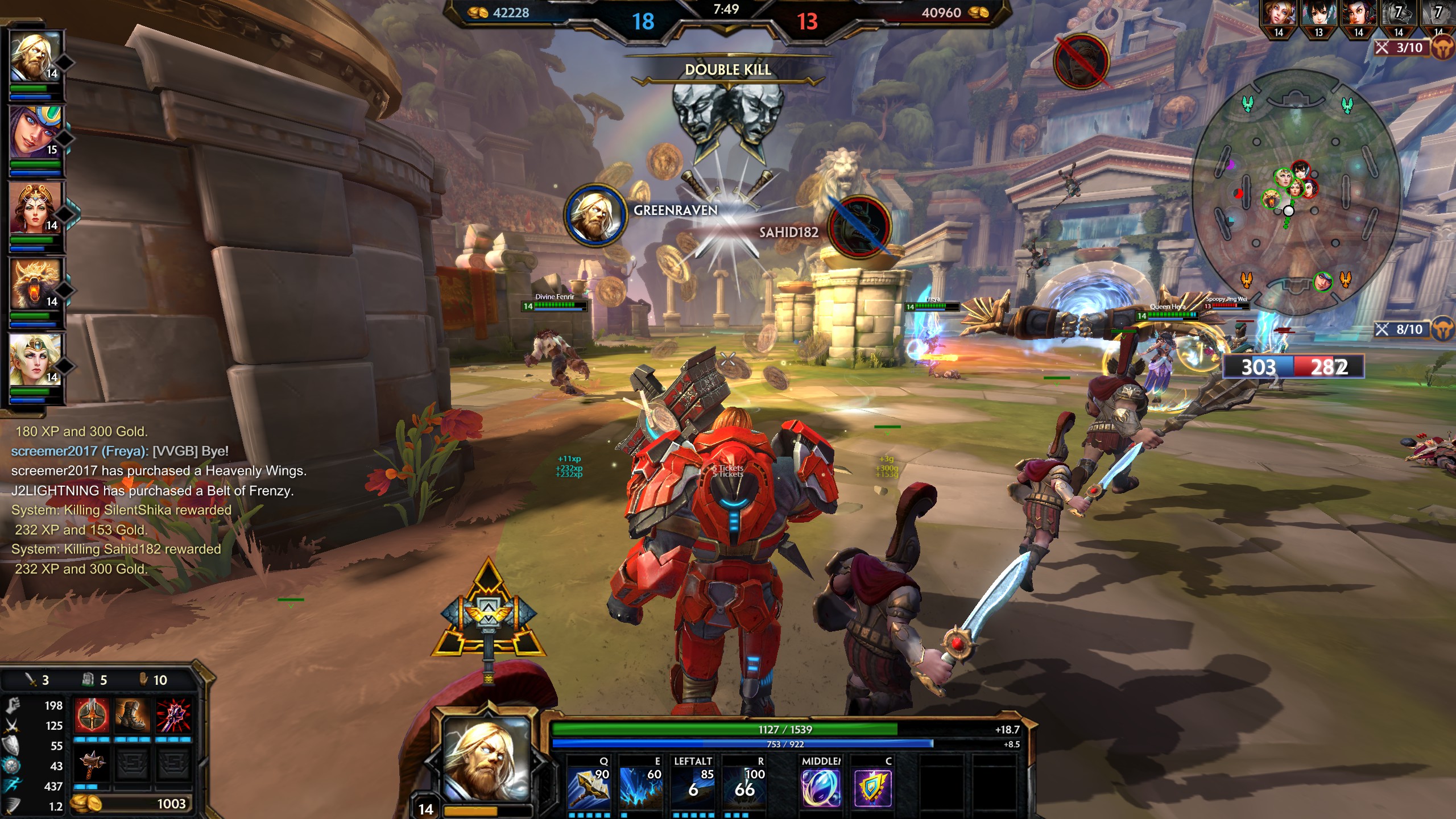Activate the golden shield relic
This screenshot has height=819, width=1456.
pyautogui.click(x=872, y=787)
